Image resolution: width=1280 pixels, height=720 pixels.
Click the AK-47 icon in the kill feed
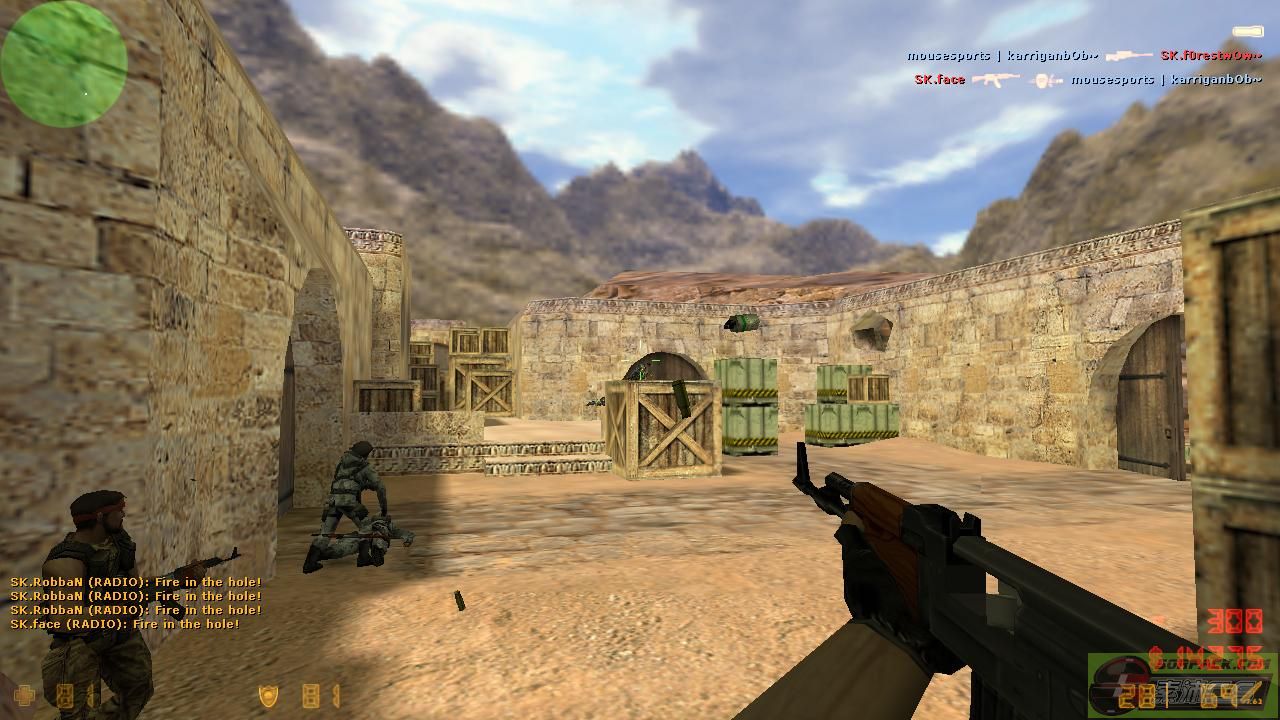click(995, 79)
